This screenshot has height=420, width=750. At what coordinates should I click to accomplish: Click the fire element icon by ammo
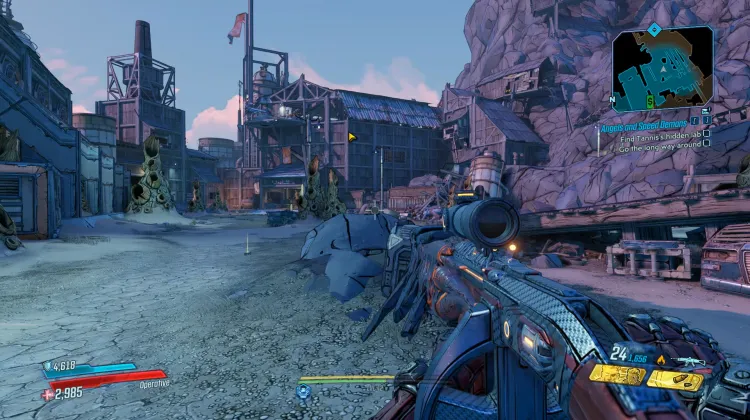tap(660, 360)
